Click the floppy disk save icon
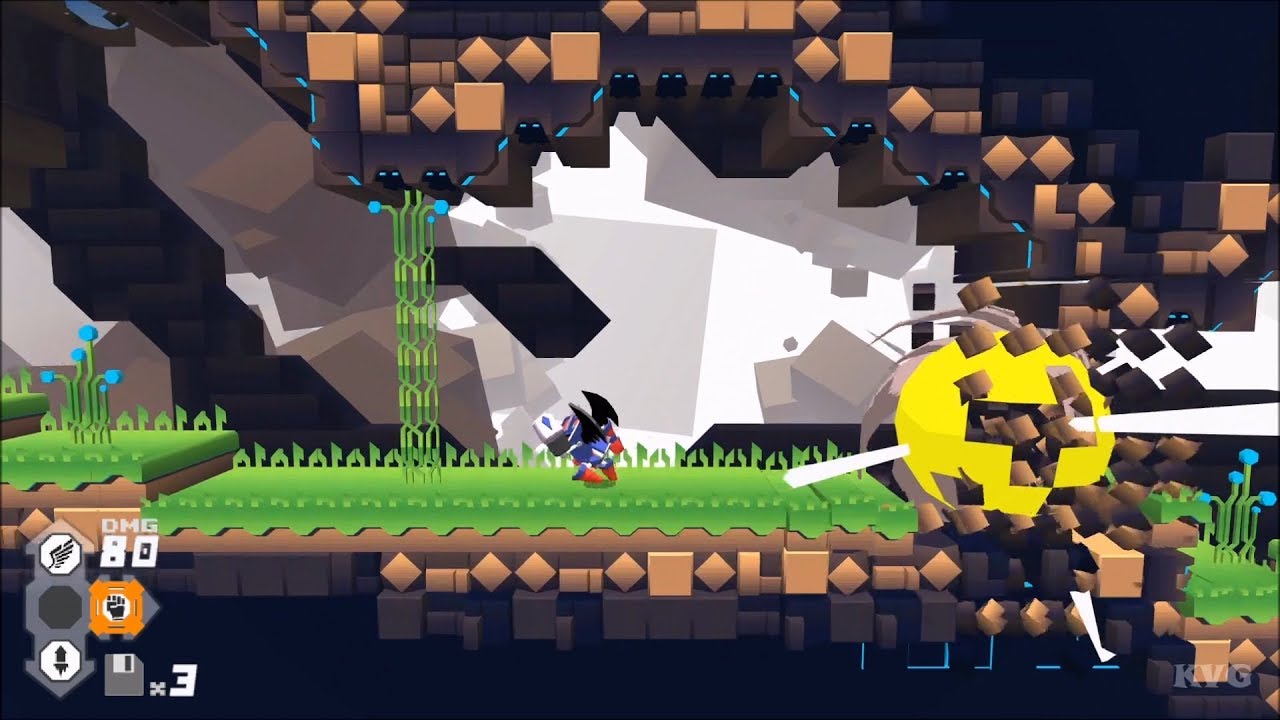The height and width of the screenshot is (720, 1280). pyautogui.click(x=124, y=675)
